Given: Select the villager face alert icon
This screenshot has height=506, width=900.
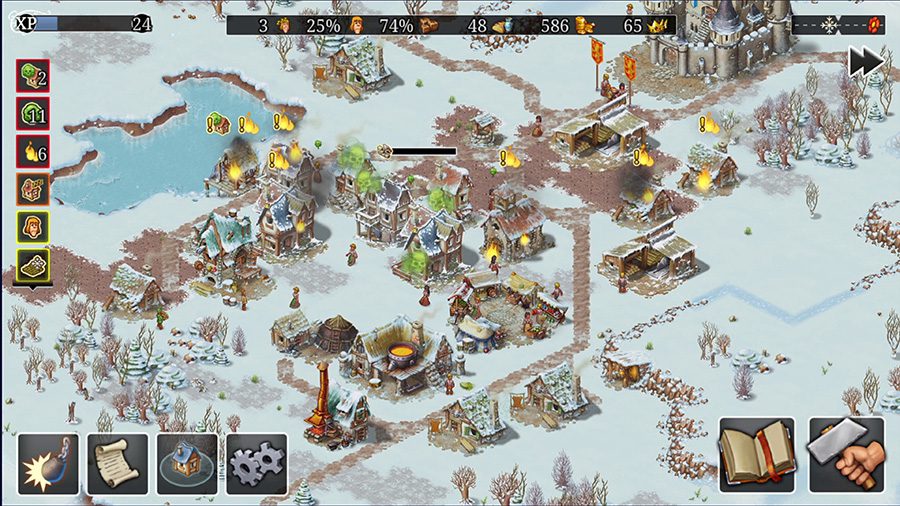Looking at the screenshot, I should tap(33, 228).
